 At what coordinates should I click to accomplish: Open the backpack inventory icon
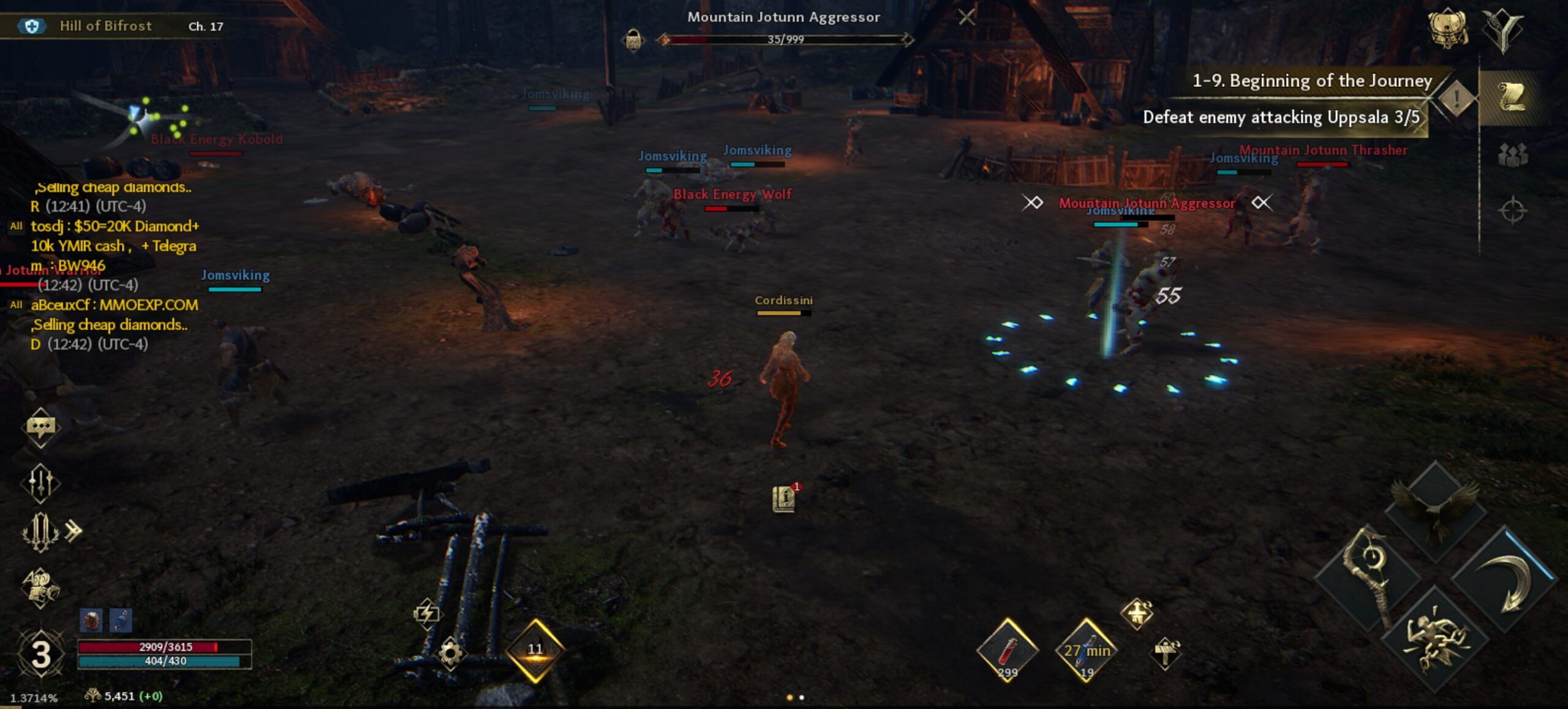[1448, 28]
